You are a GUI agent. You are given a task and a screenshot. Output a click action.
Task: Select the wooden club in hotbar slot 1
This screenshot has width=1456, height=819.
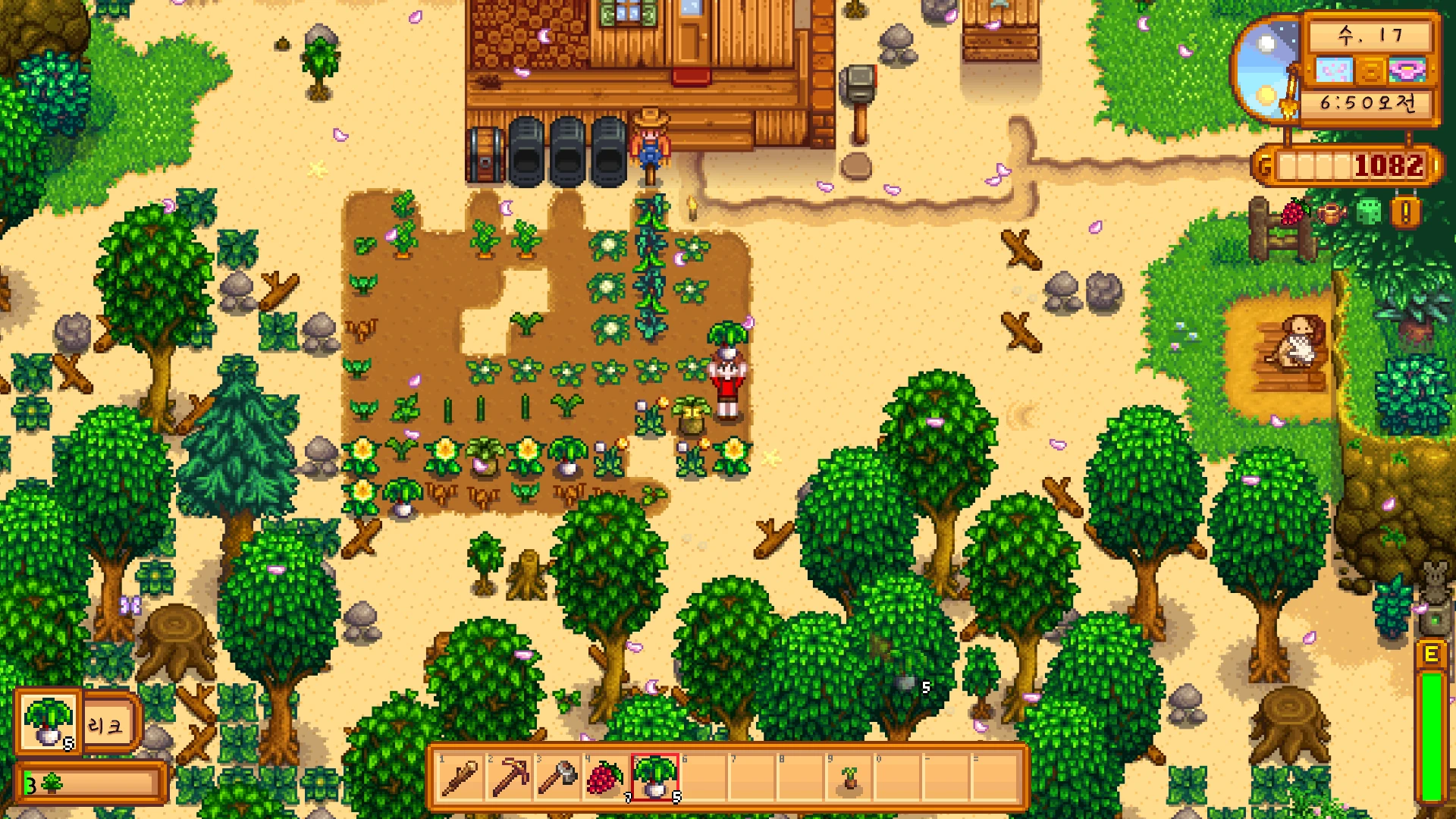point(459,777)
